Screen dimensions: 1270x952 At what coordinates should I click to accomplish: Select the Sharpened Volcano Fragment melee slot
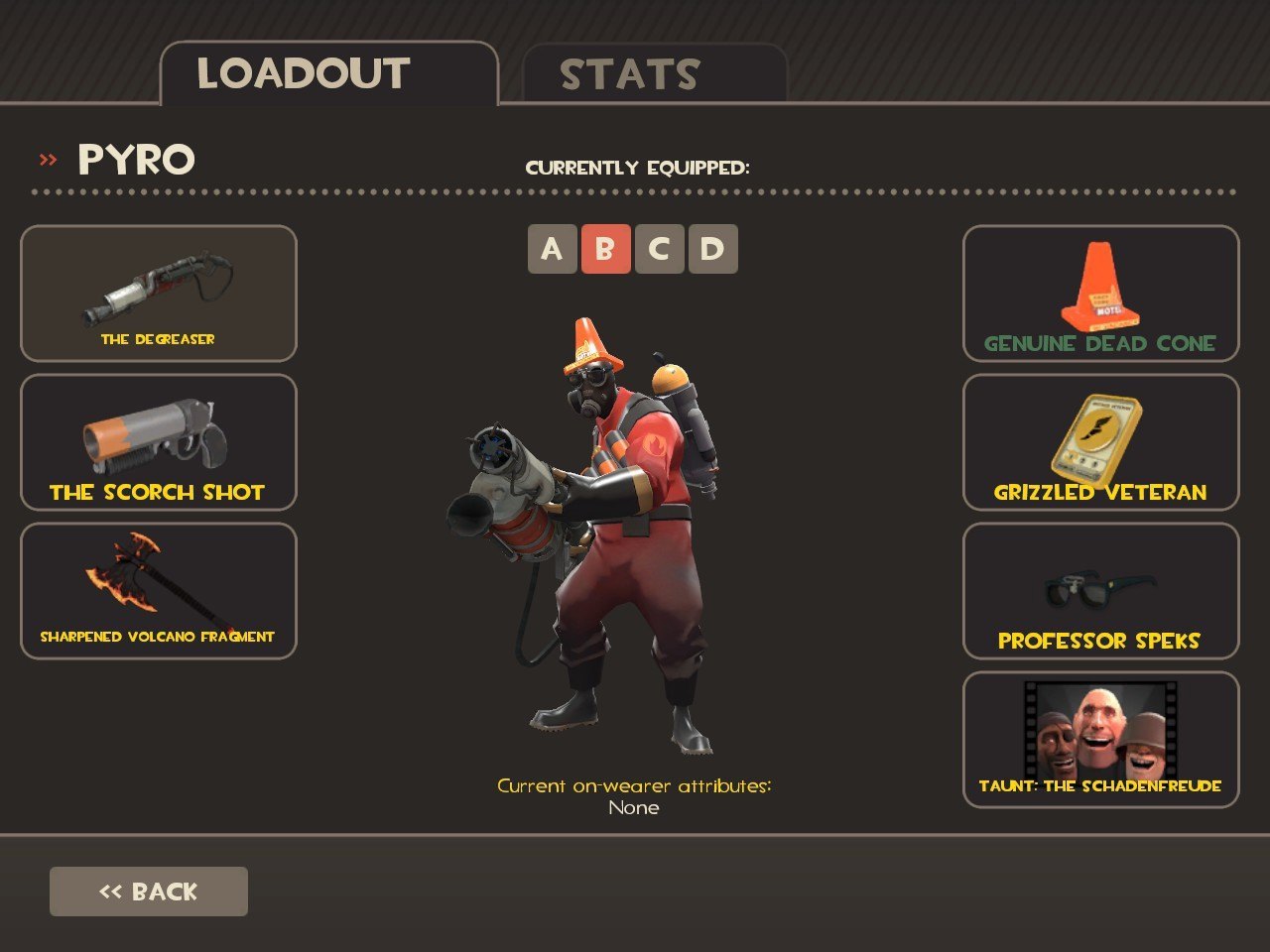coord(159,591)
